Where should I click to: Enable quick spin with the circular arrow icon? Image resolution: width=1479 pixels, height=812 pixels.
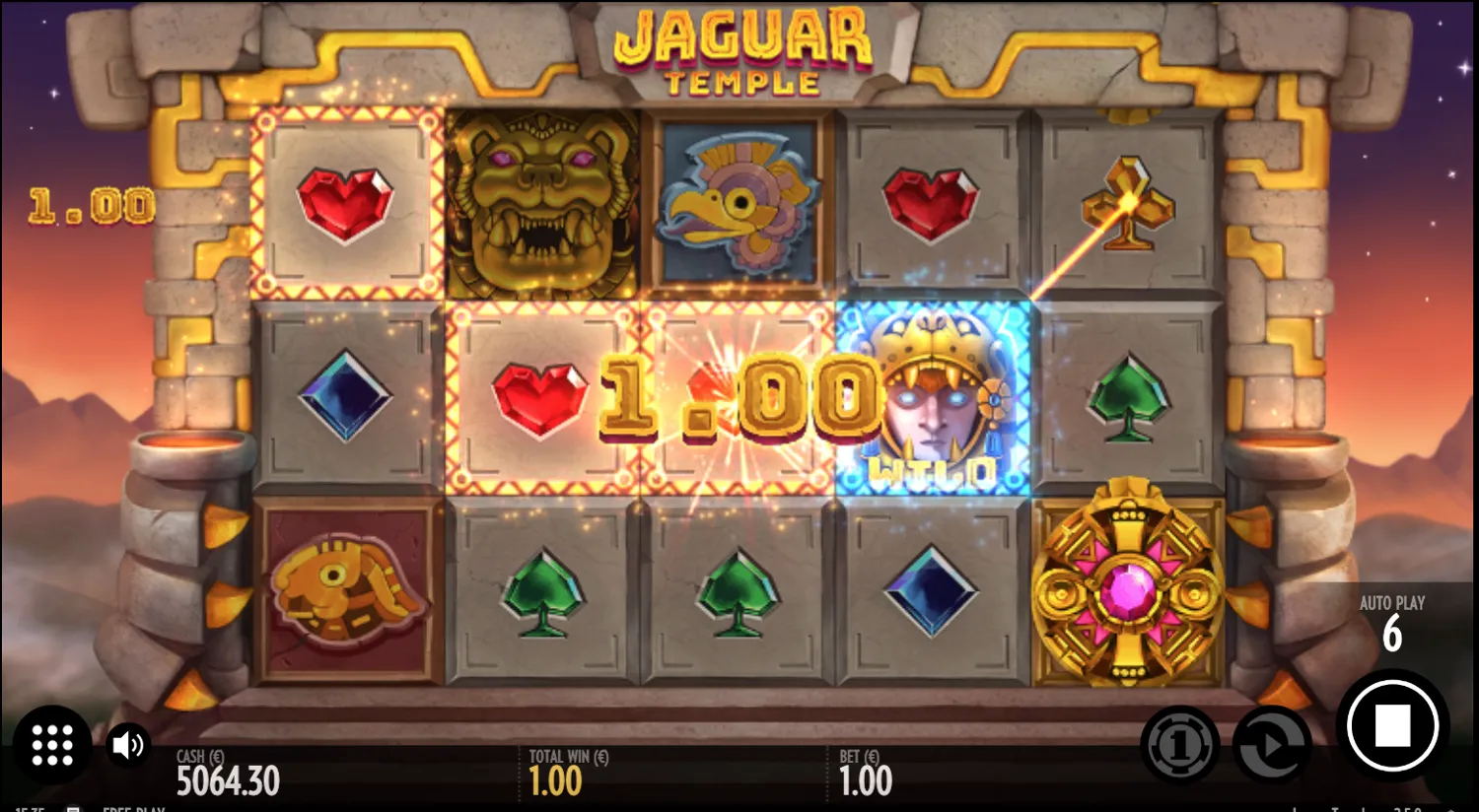[x=1272, y=745]
